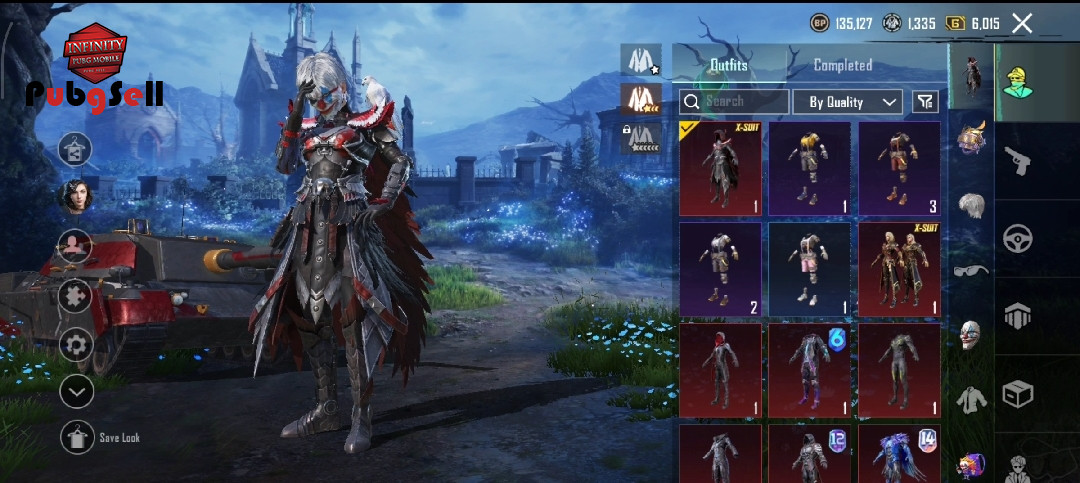Select the Outfits tab
The width and height of the screenshot is (1080, 483).
(x=729, y=65)
